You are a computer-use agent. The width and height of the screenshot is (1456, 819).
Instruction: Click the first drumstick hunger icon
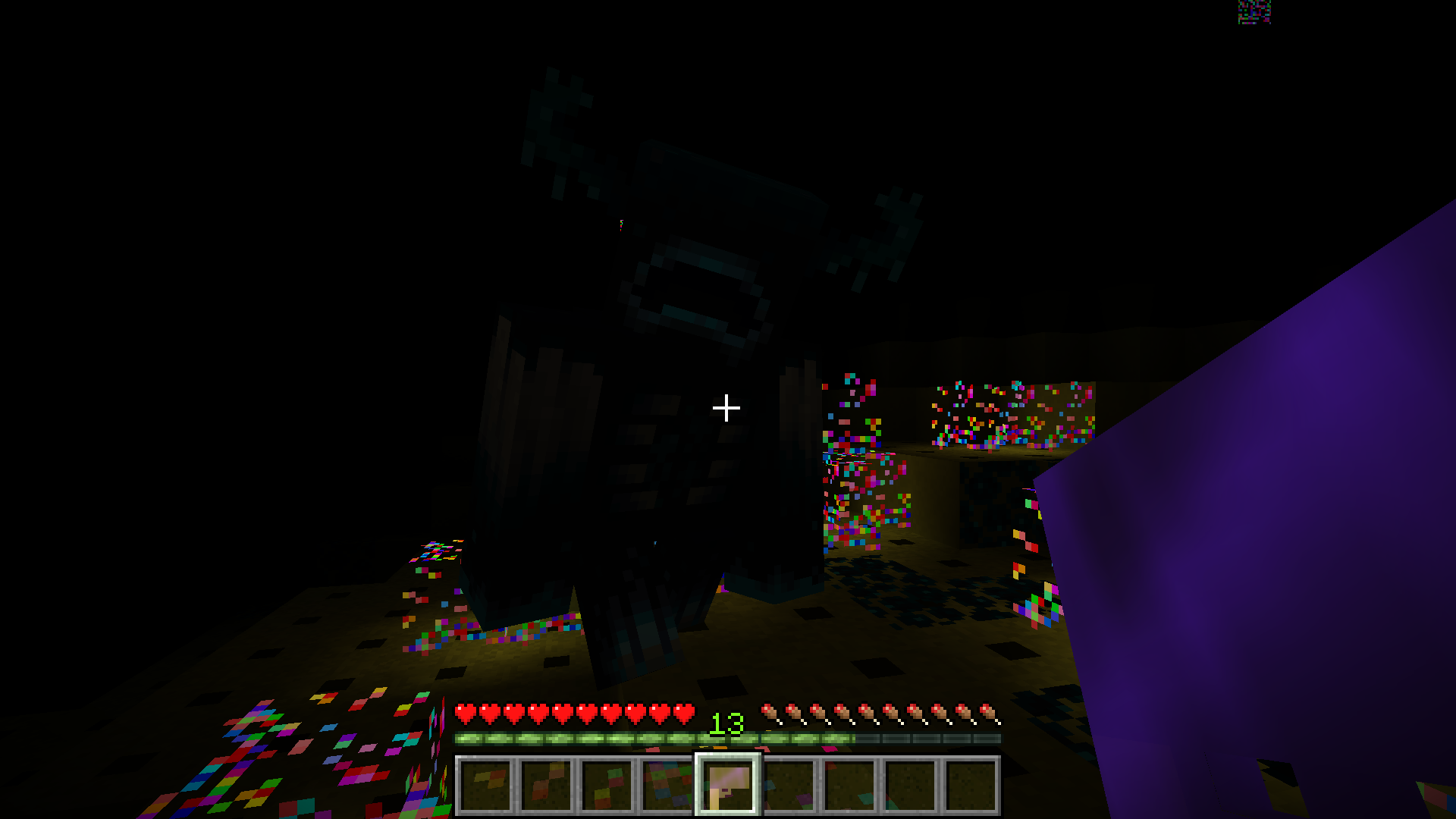770,713
